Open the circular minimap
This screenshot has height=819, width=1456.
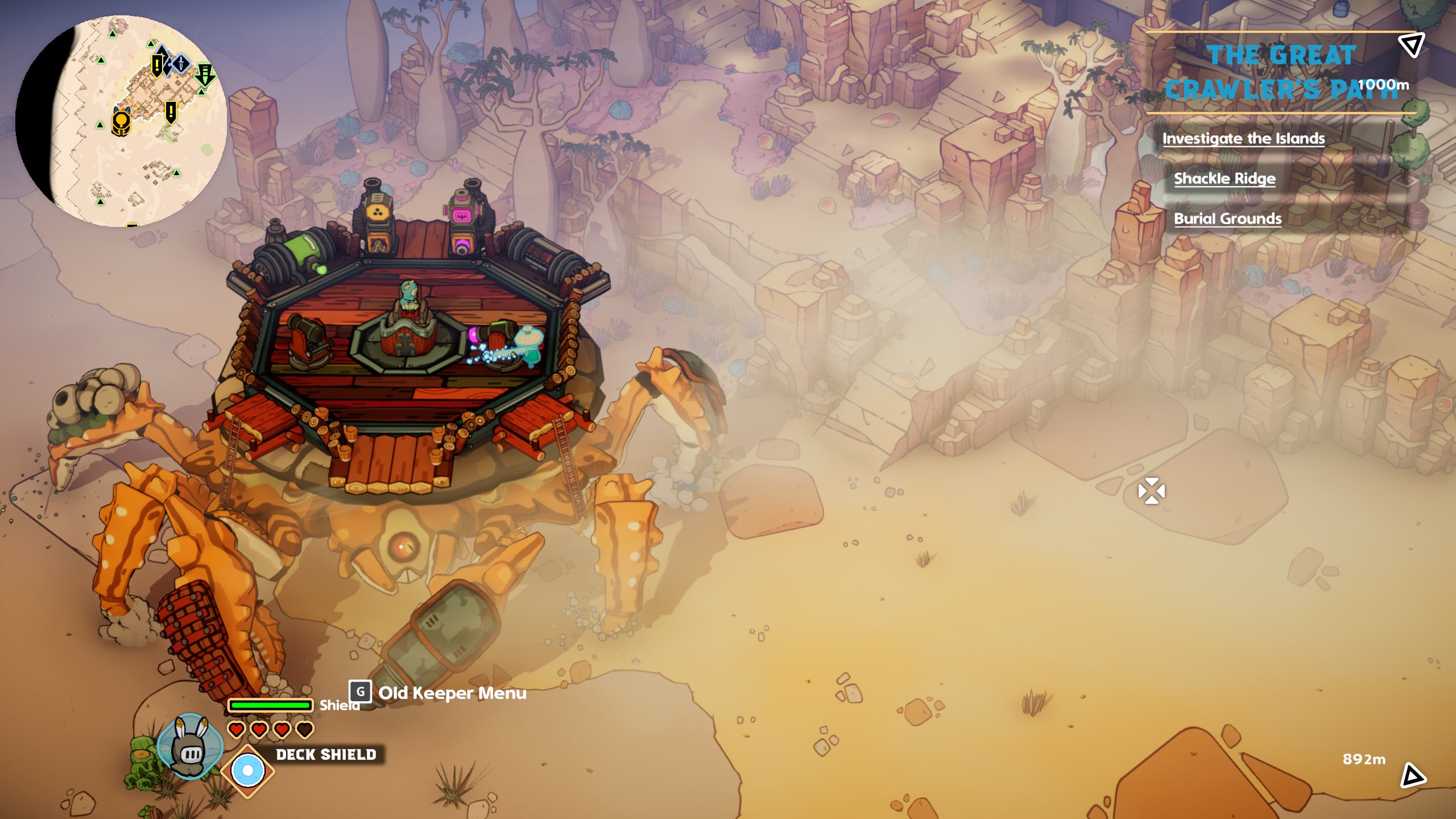click(x=121, y=121)
